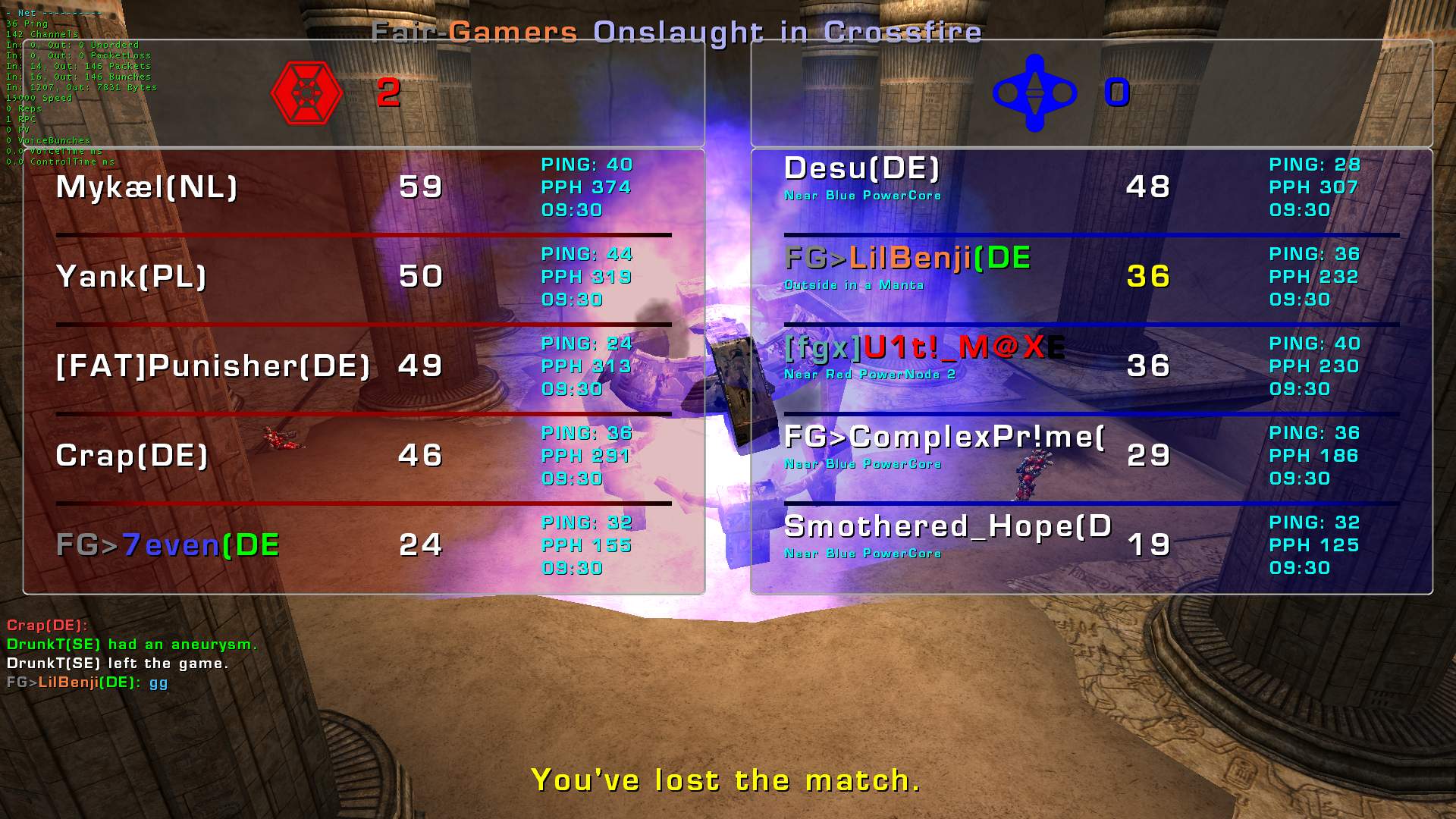This screenshot has height=819, width=1456.
Task: Click the blue team emblem
Action: click(1034, 93)
